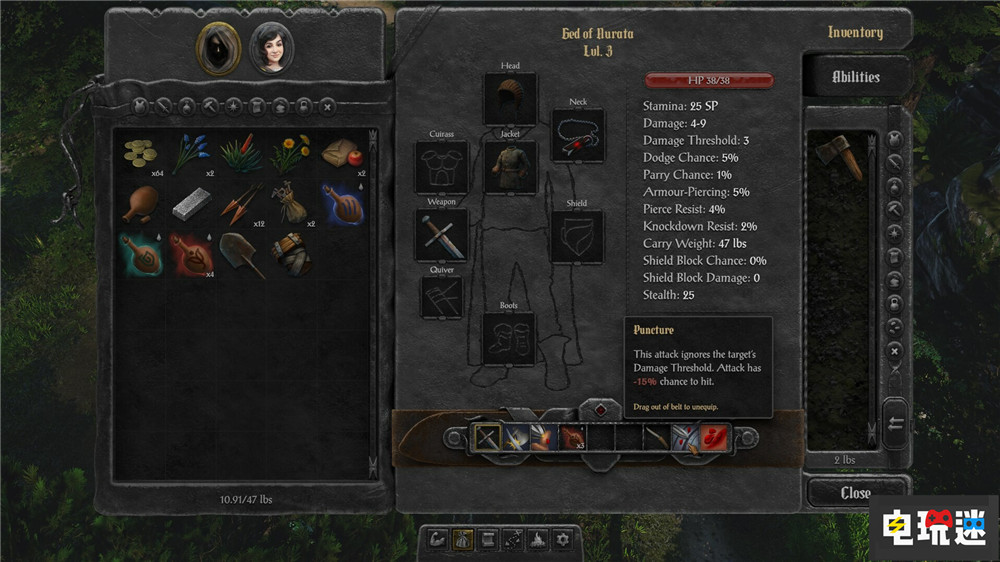Select the hooded character portrait
The height and width of the screenshot is (562, 1000).
pos(217,47)
